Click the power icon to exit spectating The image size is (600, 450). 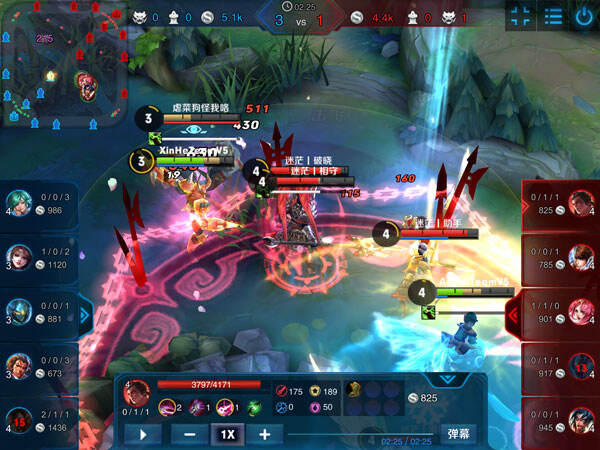[584, 15]
